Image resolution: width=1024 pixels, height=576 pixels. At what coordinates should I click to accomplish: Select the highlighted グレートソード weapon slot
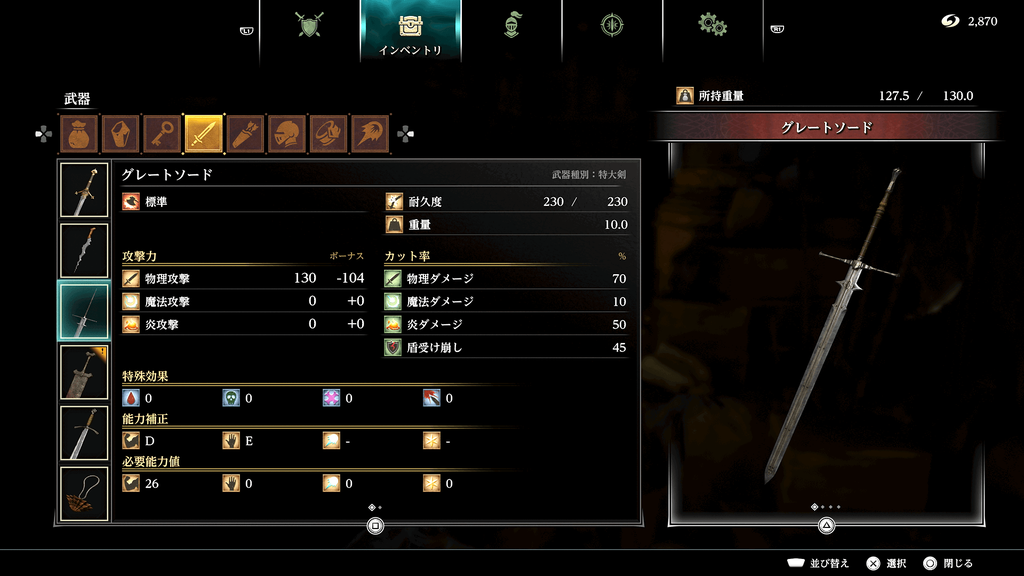click(85, 311)
